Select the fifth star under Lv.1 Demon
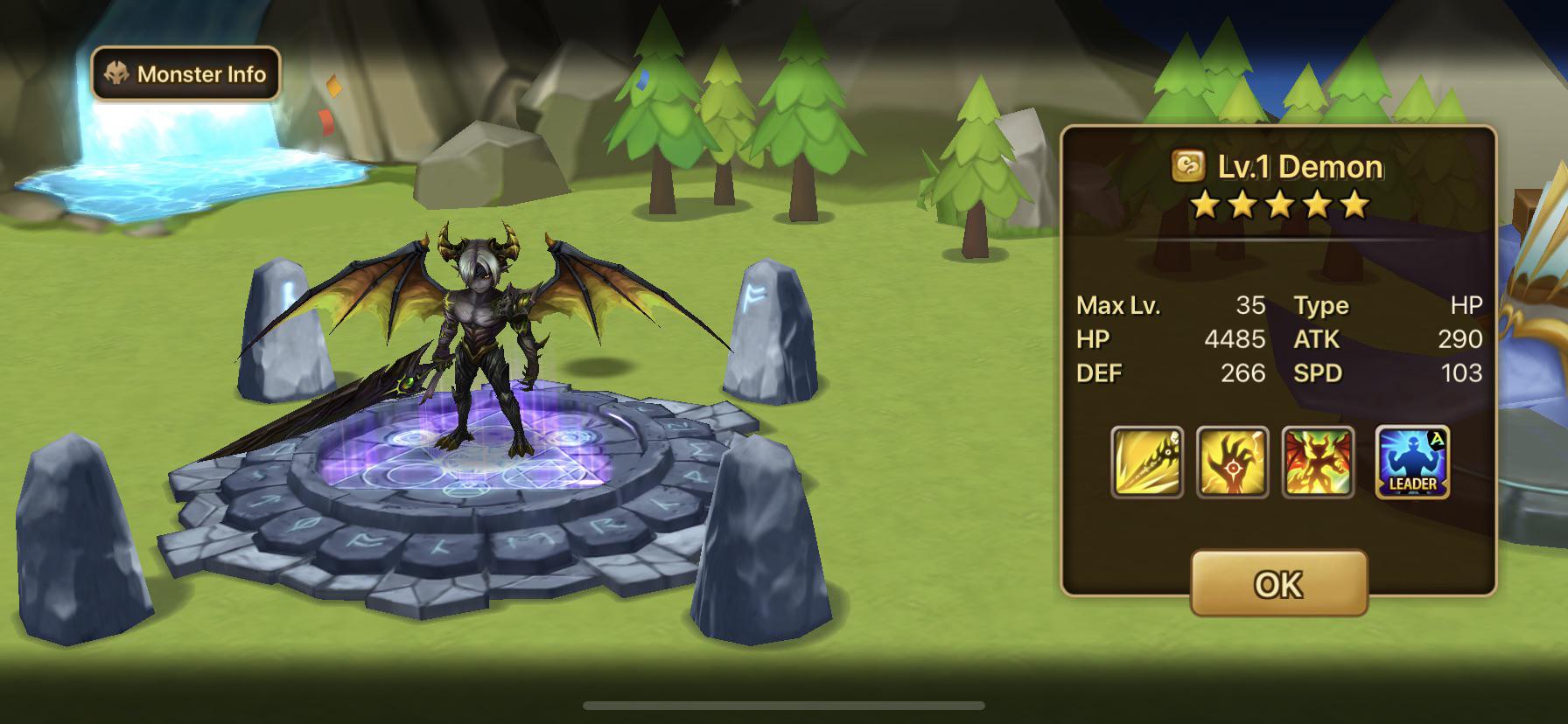The width and height of the screenshot is (1568, 724). tap(1354, 206)
